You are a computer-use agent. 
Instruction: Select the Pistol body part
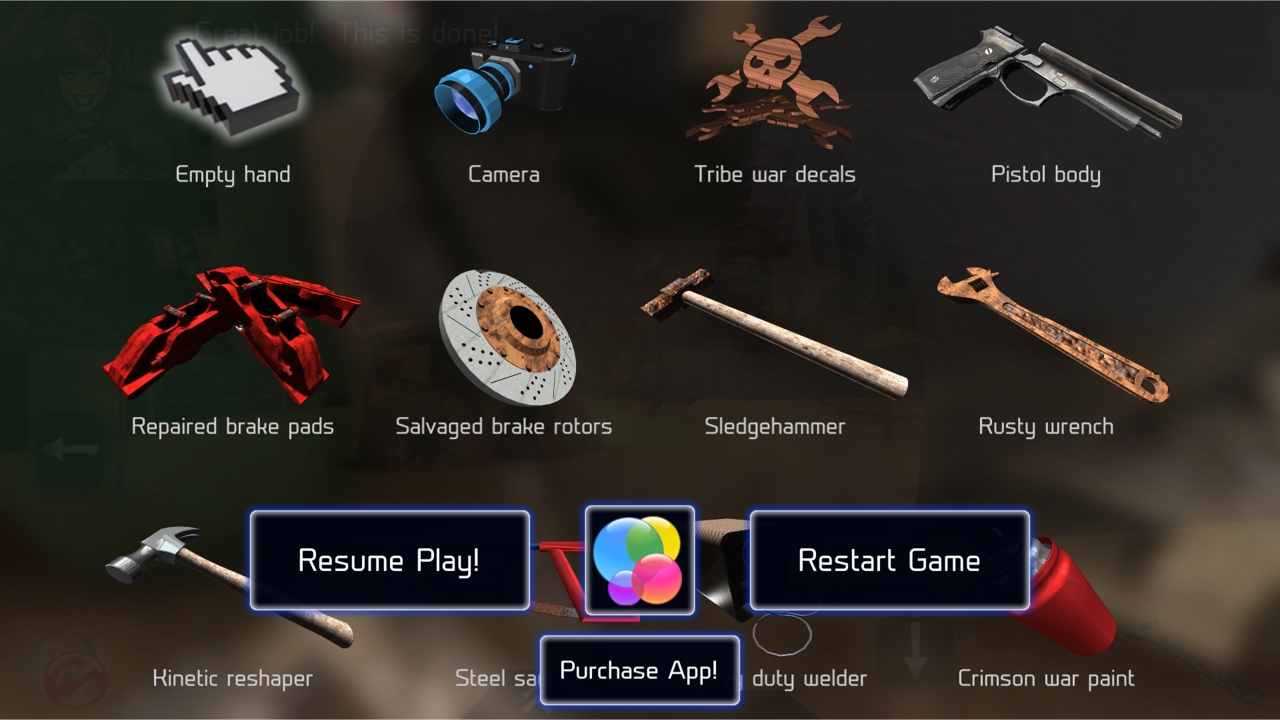click(1045, 85)
